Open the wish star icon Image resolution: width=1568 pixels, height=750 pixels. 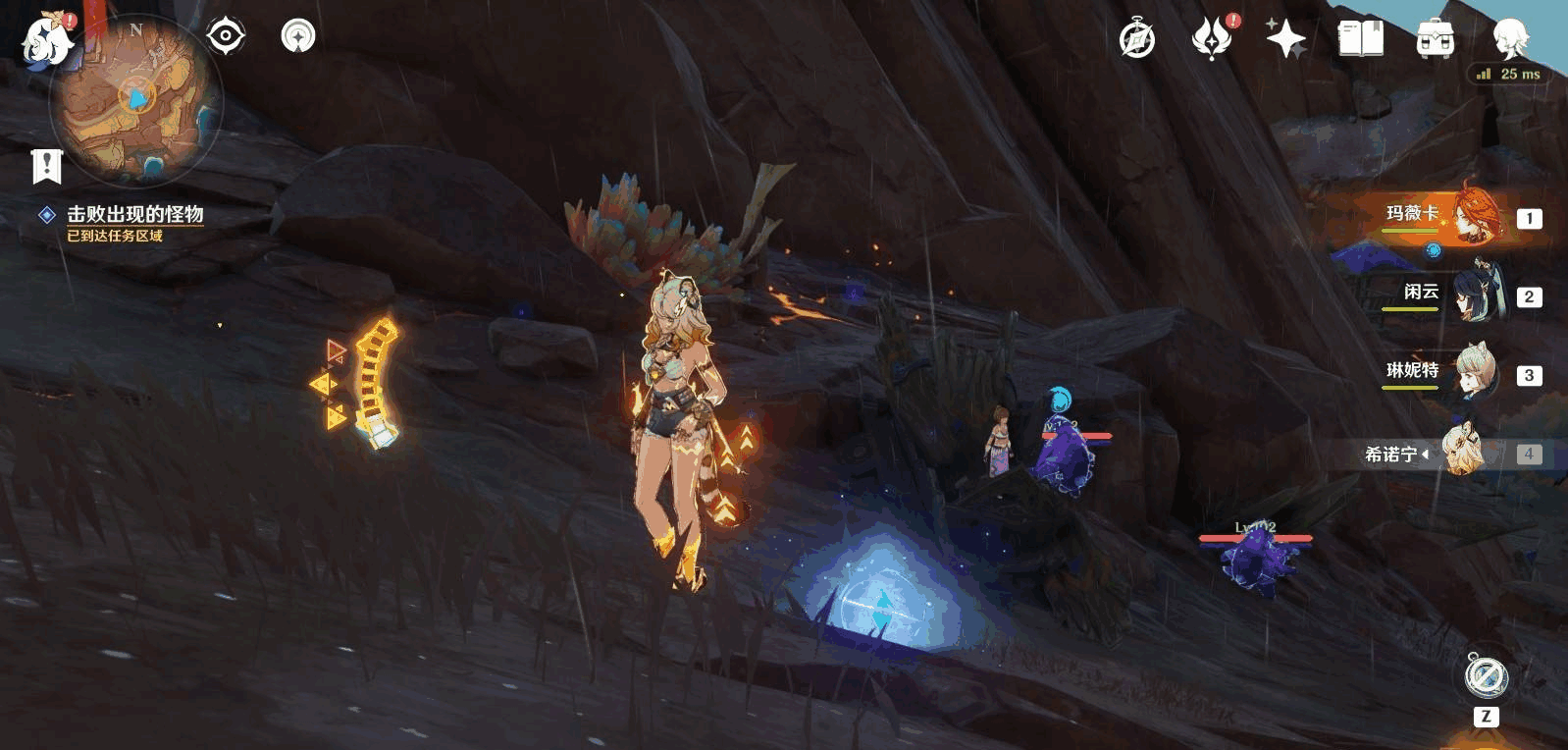(1285, 39)
